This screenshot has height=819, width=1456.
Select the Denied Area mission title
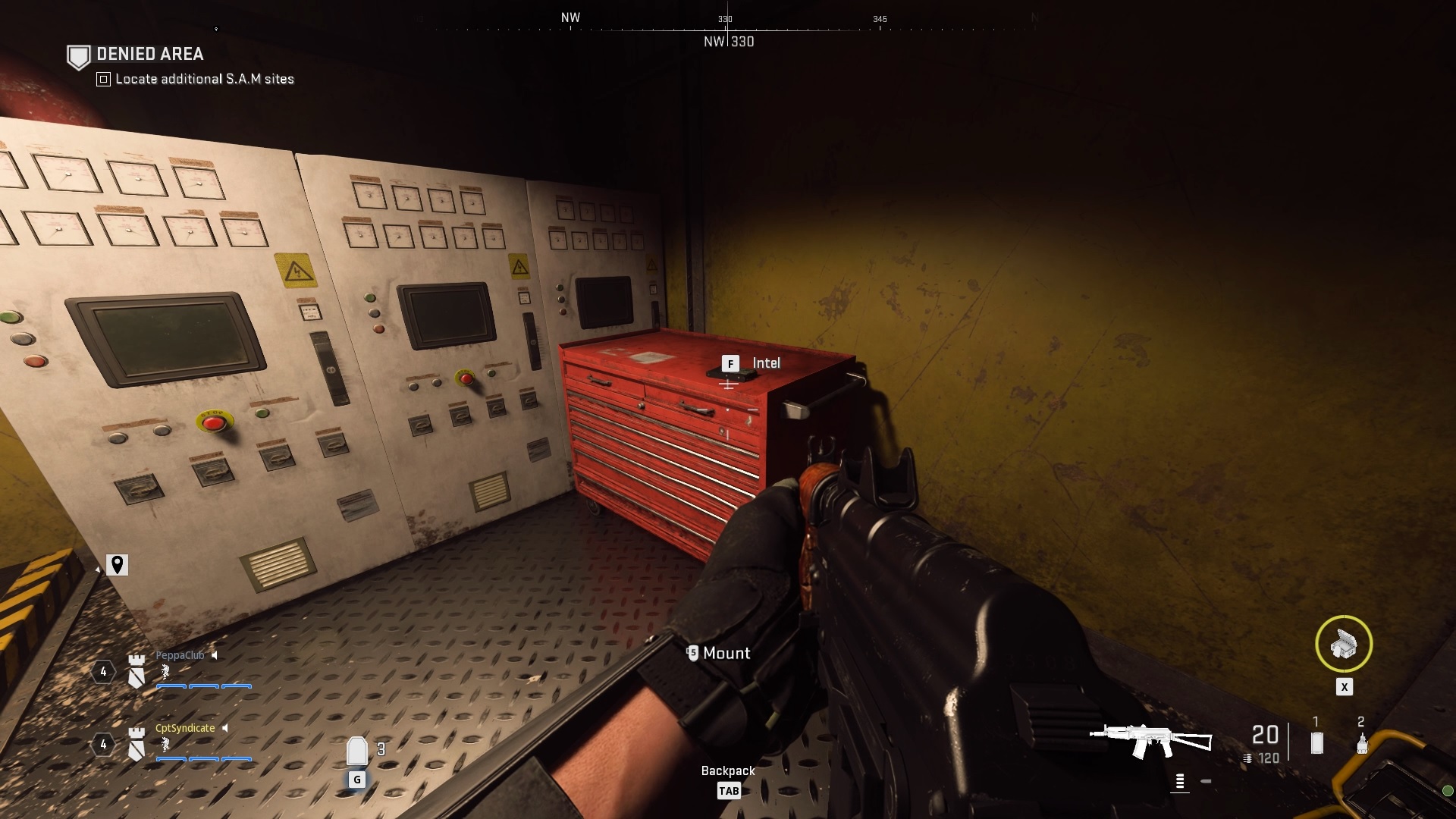coord(149,54)
